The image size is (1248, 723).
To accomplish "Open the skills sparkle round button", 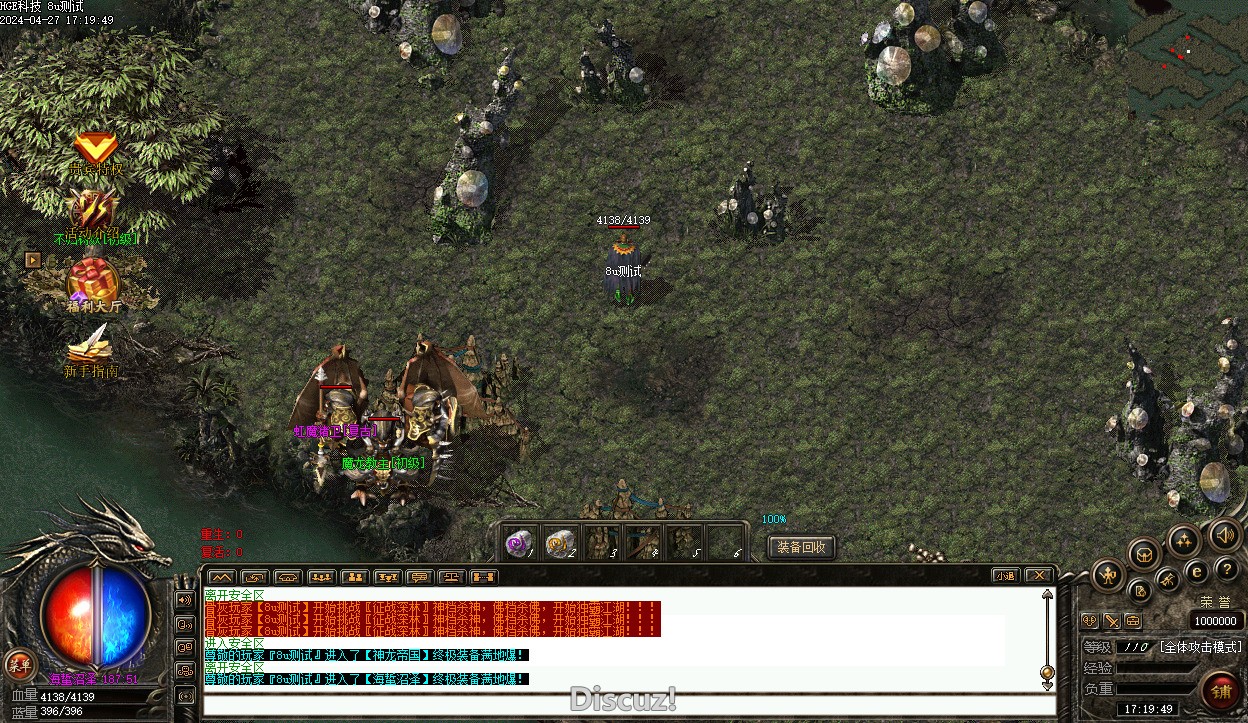I will point(1184,541).
